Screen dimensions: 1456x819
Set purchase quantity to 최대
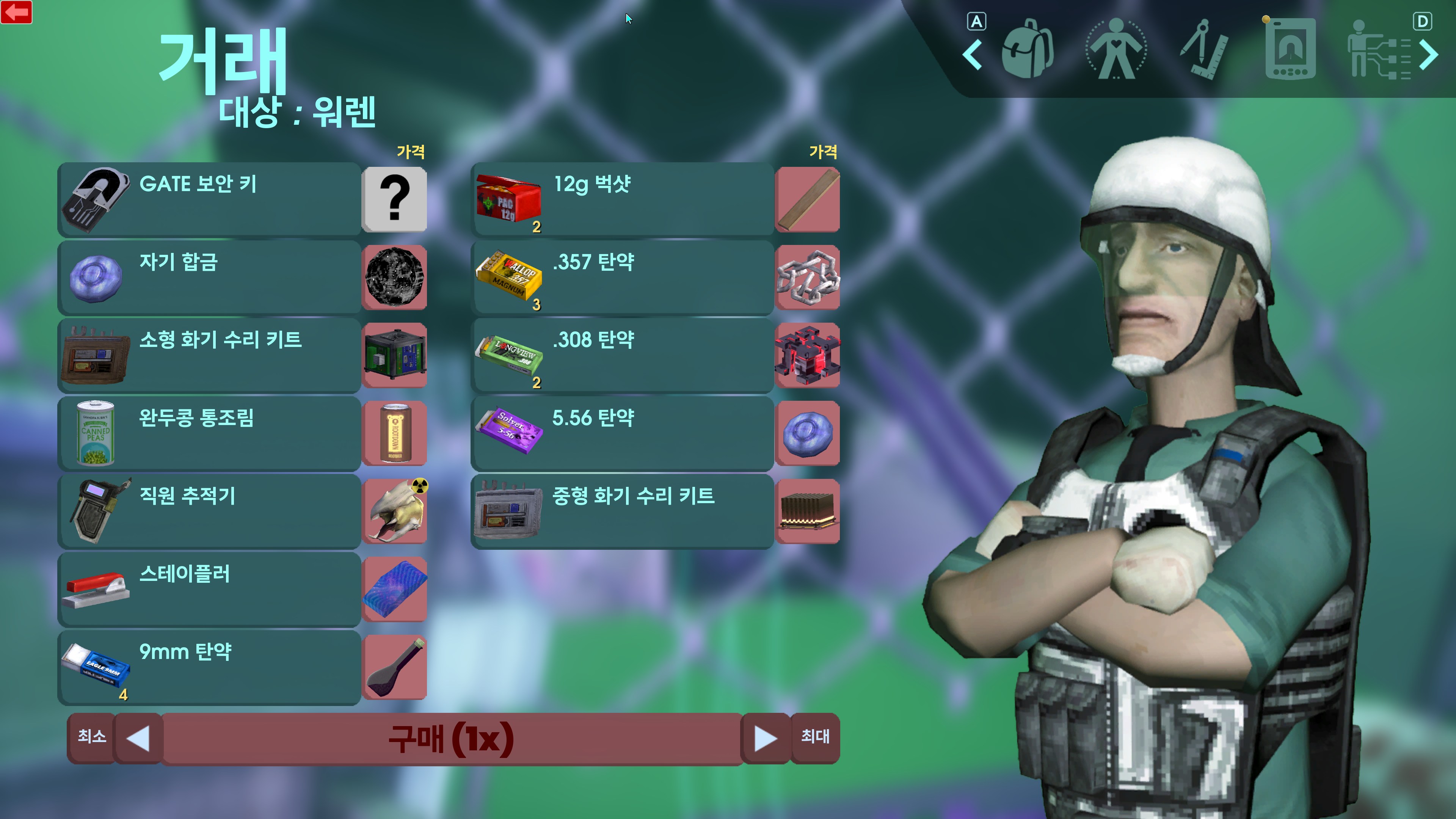[x=815, y=737]
